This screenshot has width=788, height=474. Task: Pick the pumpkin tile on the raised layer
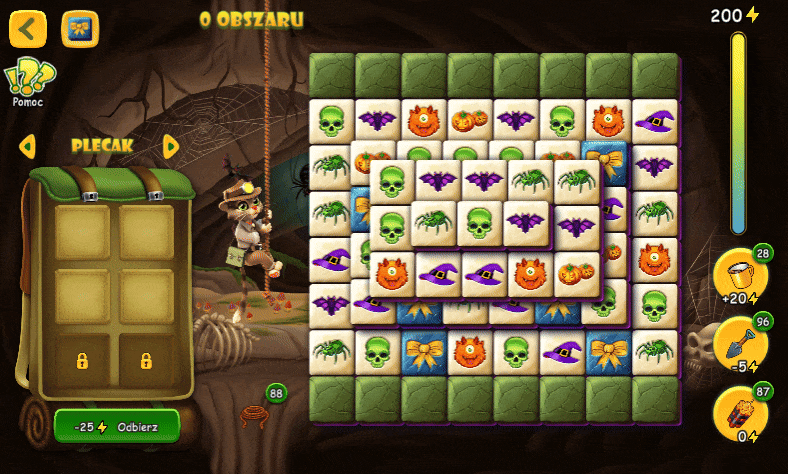click(576, 272)
